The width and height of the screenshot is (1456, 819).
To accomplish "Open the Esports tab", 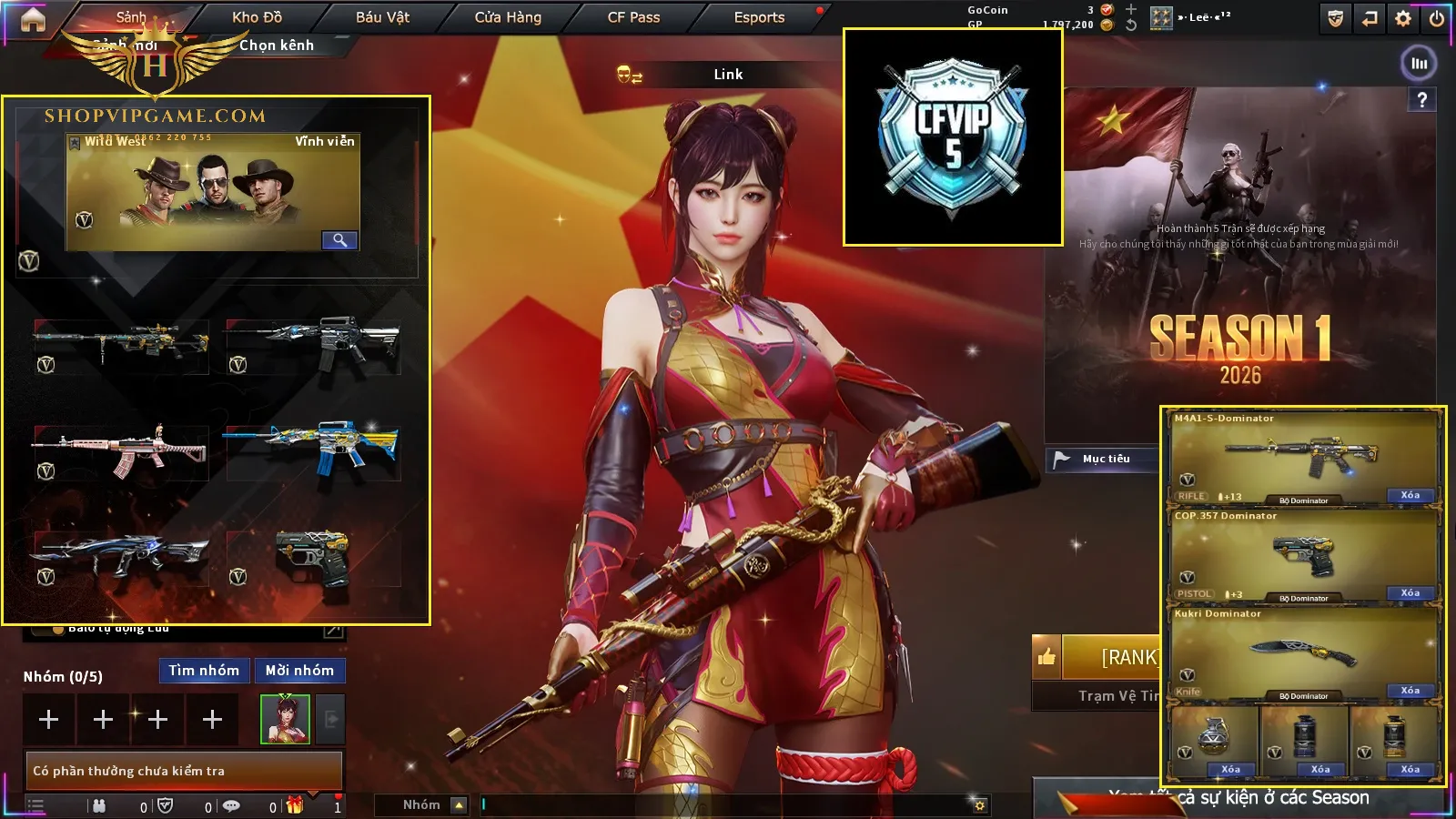I will (759, 17).
